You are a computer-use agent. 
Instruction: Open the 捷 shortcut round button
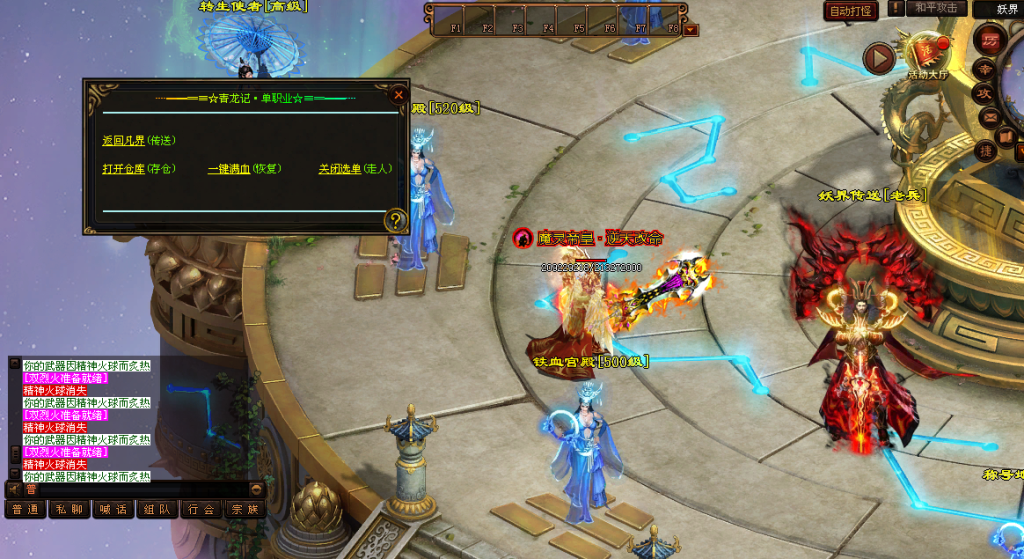(x=985, y=151)
